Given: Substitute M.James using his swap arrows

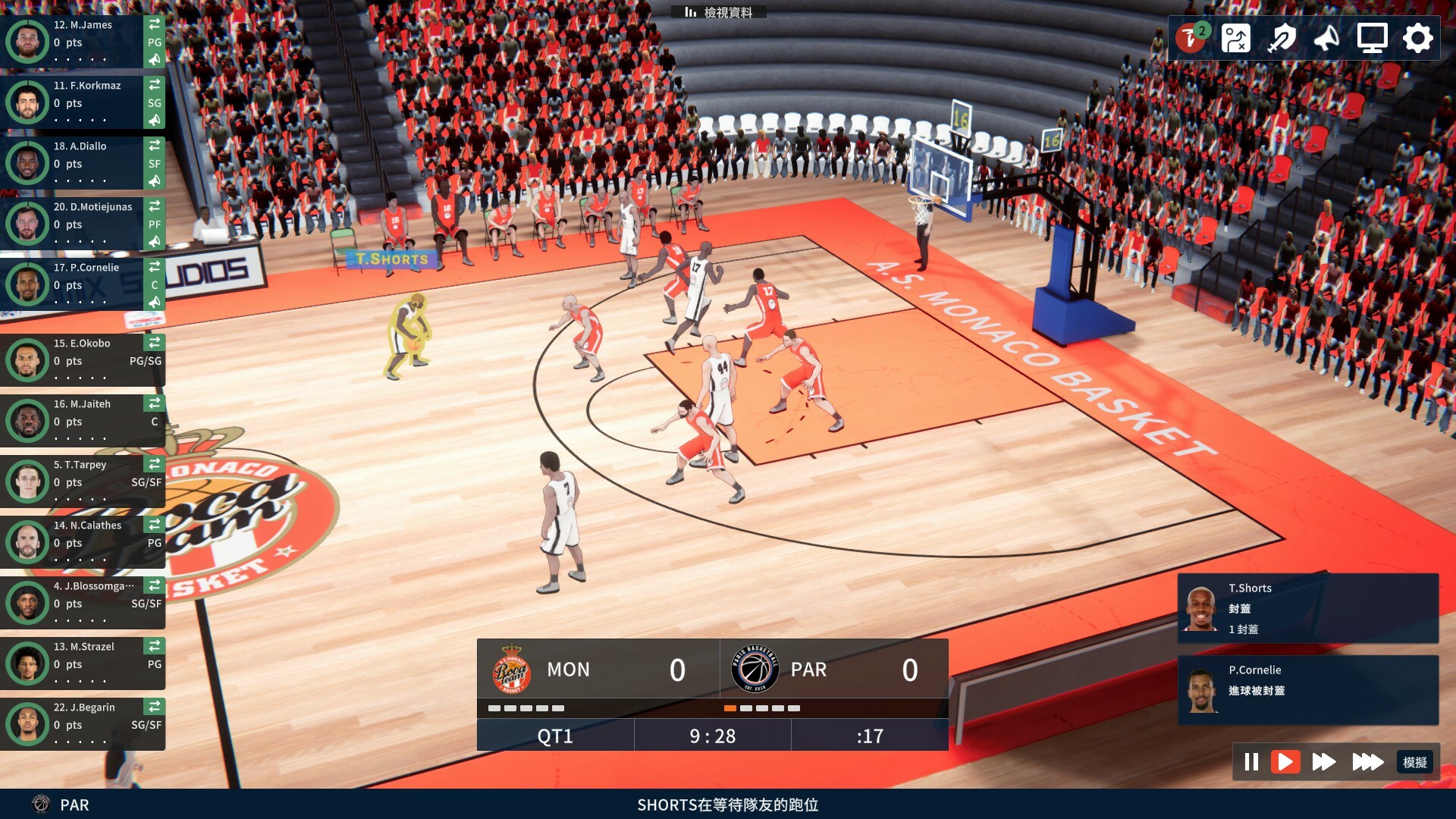Looking at the screenshot, I should [155, 24].
